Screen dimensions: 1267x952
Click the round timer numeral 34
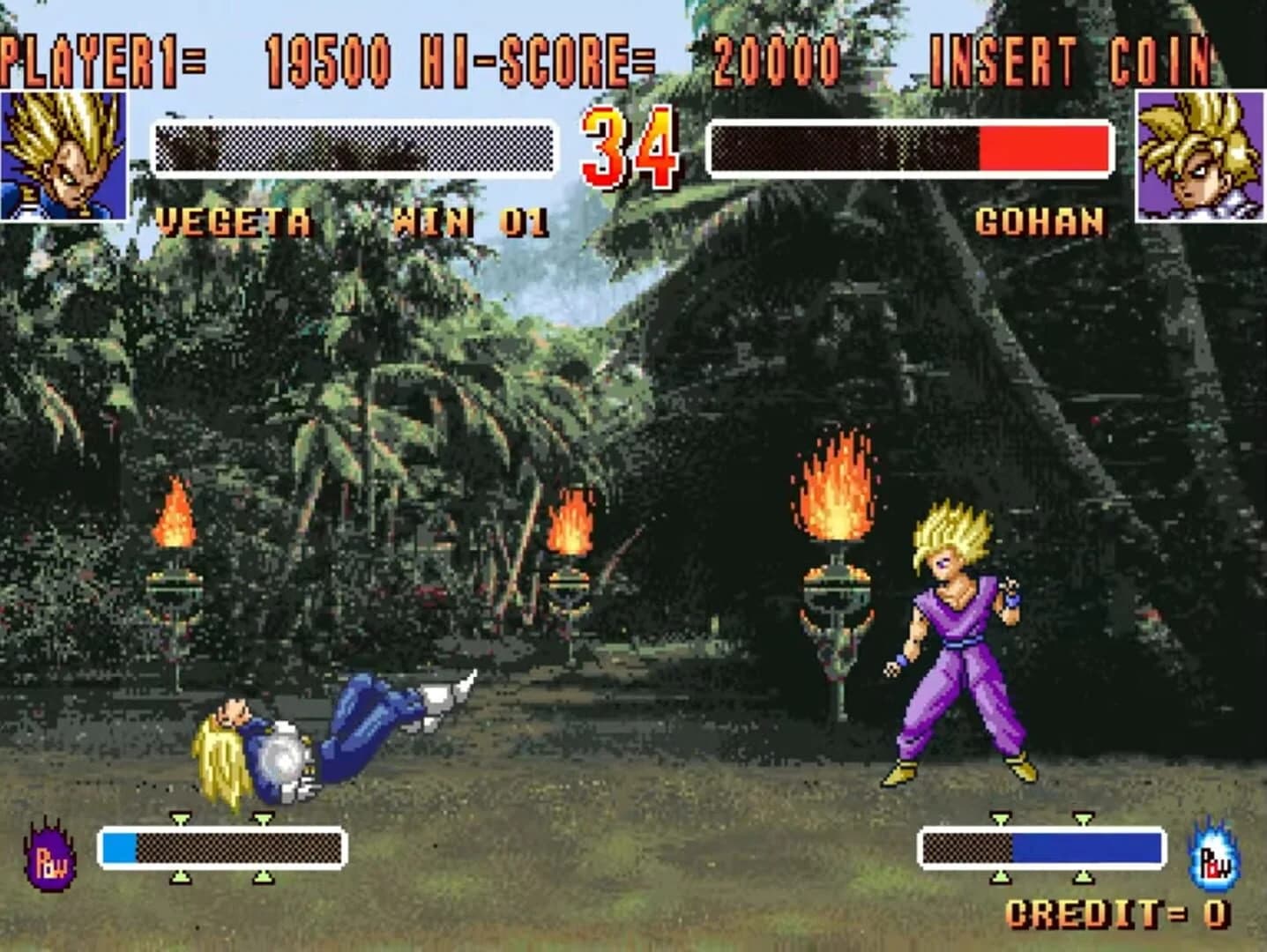pyautogui.click(x=629, y=150)
